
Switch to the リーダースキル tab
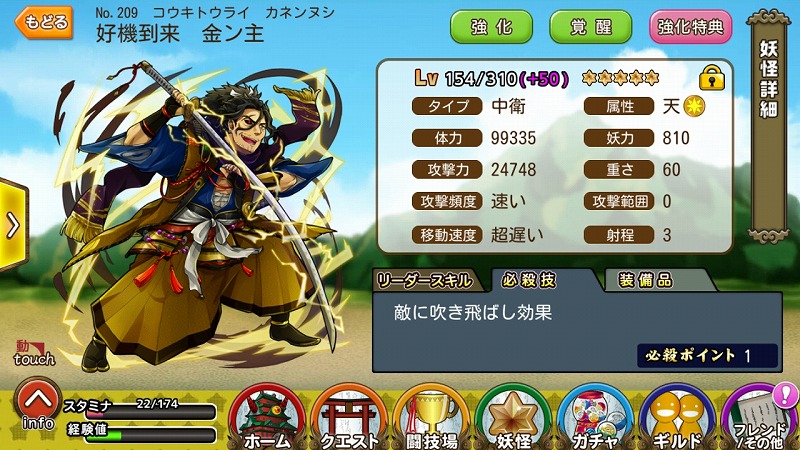click(x=431, y=279)
